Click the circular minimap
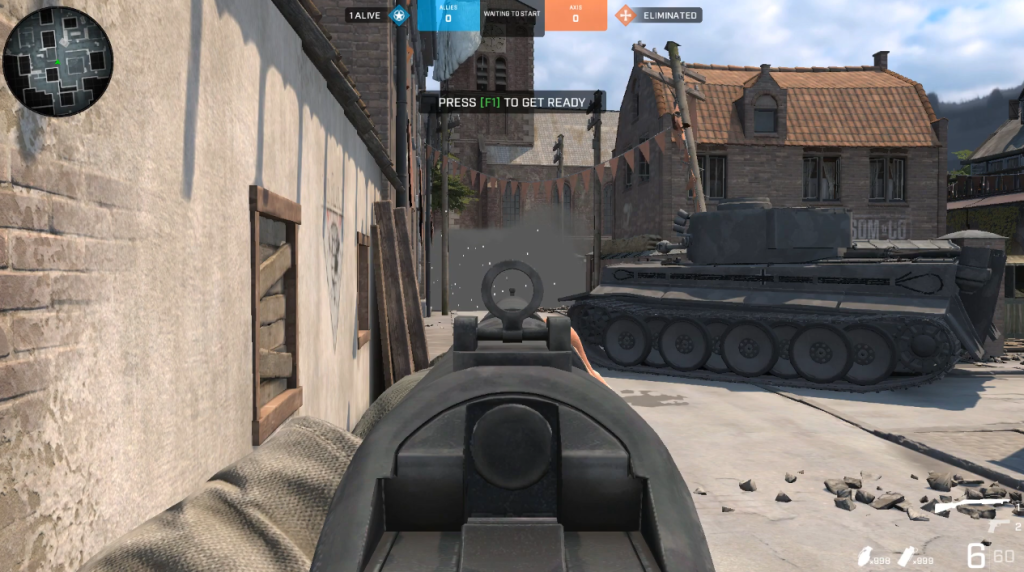The image size is (1024, 572). click(x=57, y=62)
